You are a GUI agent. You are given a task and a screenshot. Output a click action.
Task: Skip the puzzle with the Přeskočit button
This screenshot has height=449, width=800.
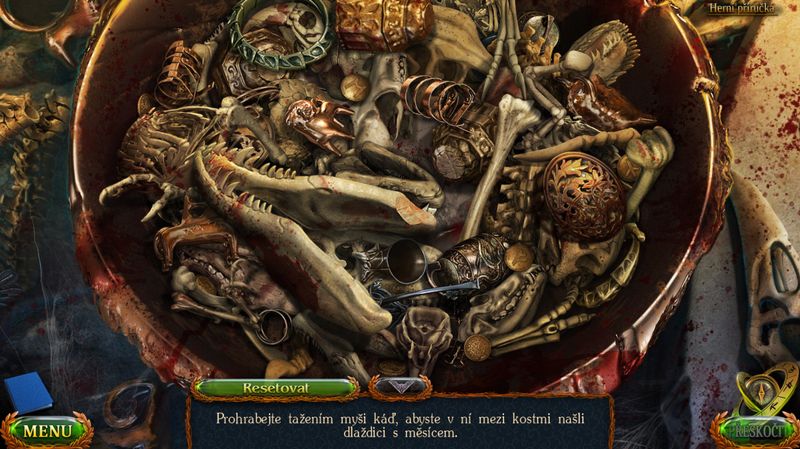[x=755, y=433]
